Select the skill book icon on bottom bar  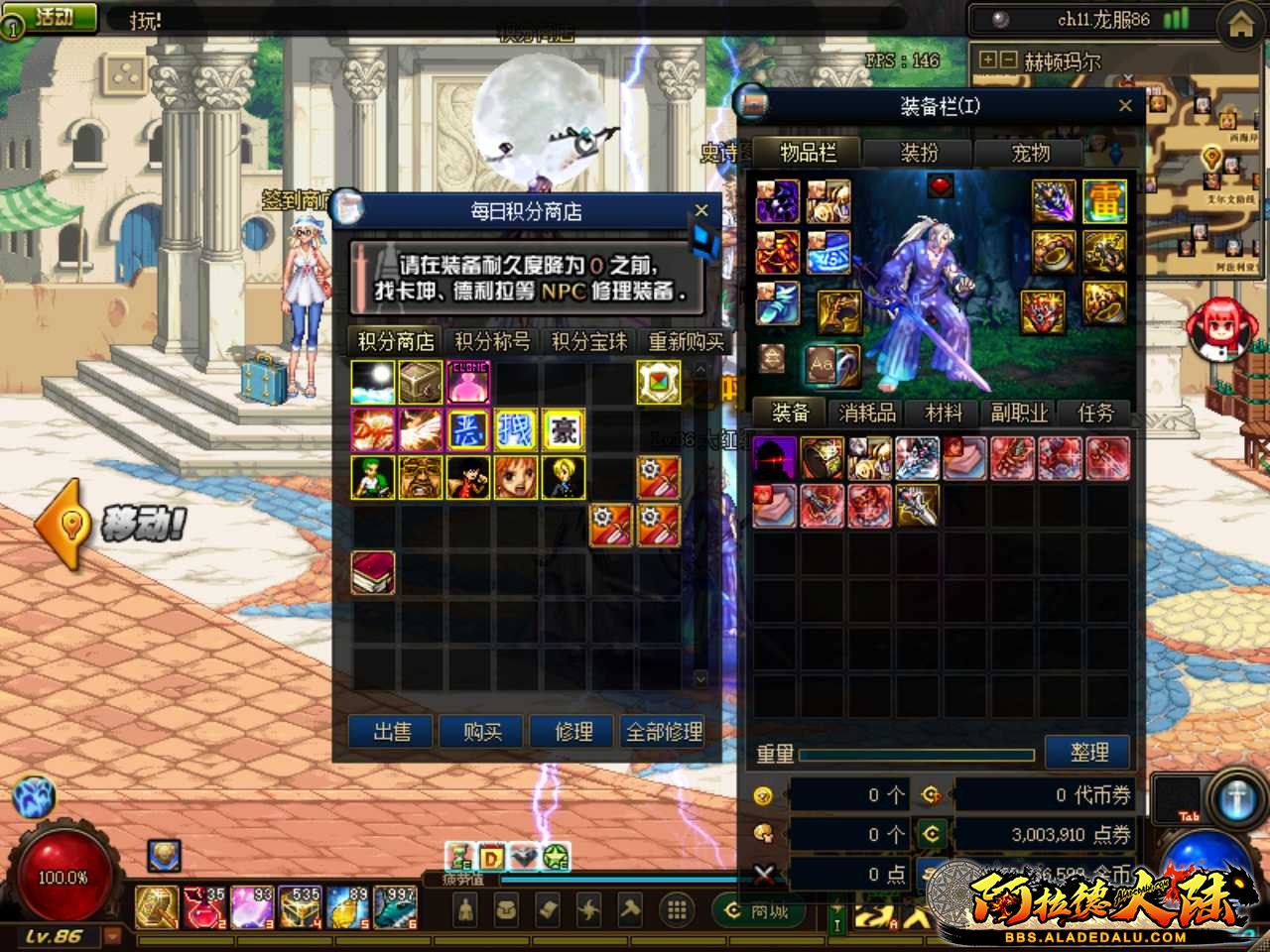[546, 909]
